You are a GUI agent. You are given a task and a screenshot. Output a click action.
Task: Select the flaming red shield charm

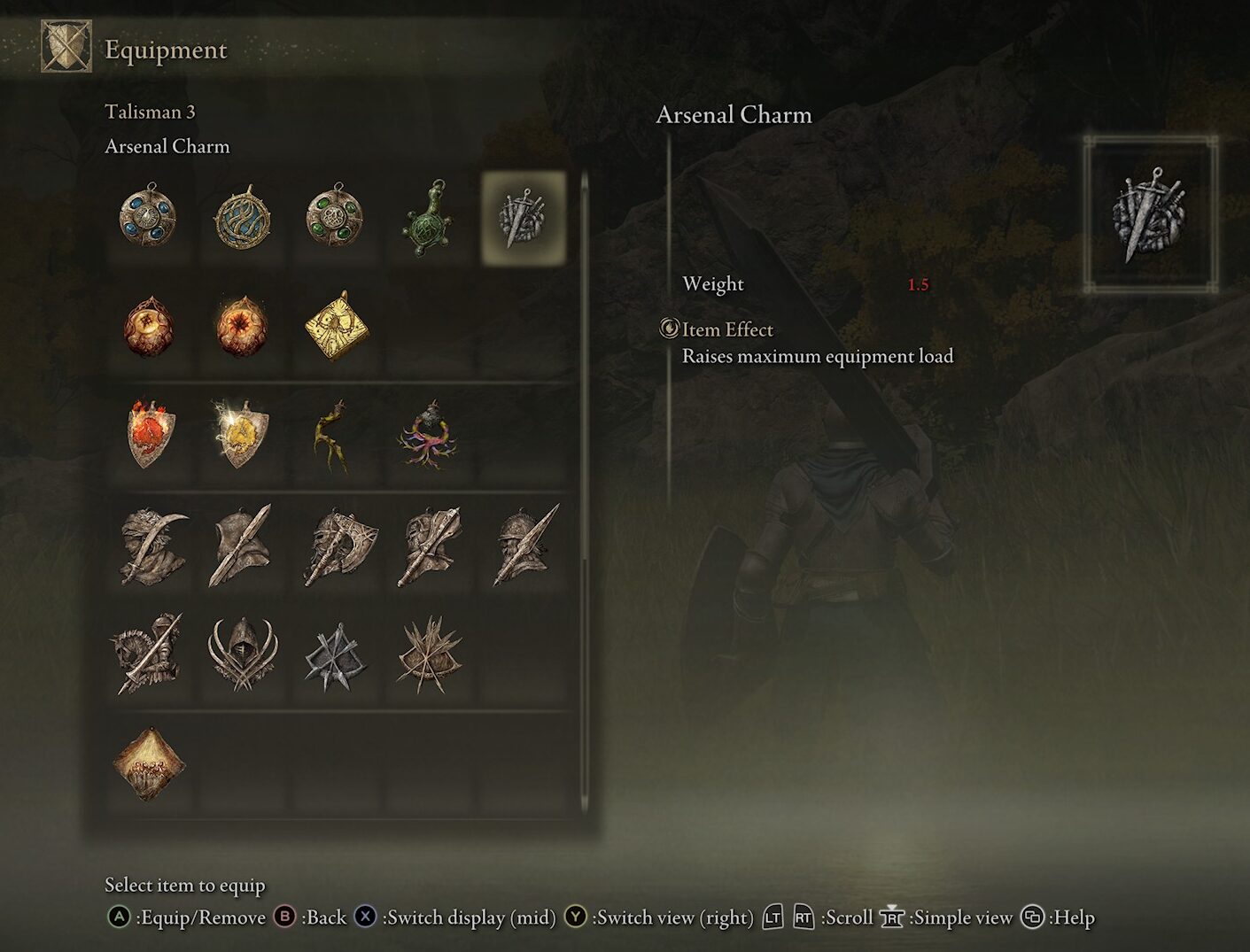[x=148, y=434]
